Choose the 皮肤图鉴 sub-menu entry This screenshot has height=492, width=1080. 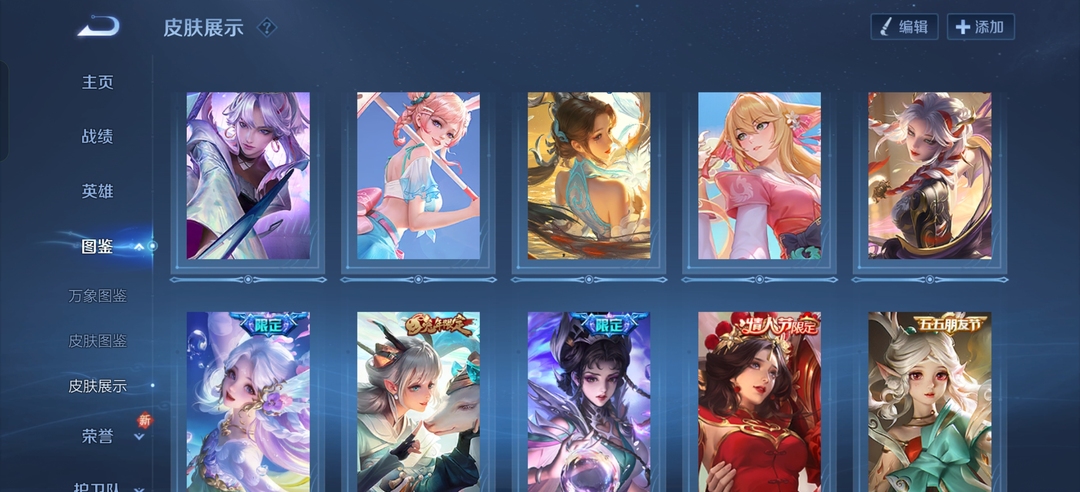click(98, 341)
